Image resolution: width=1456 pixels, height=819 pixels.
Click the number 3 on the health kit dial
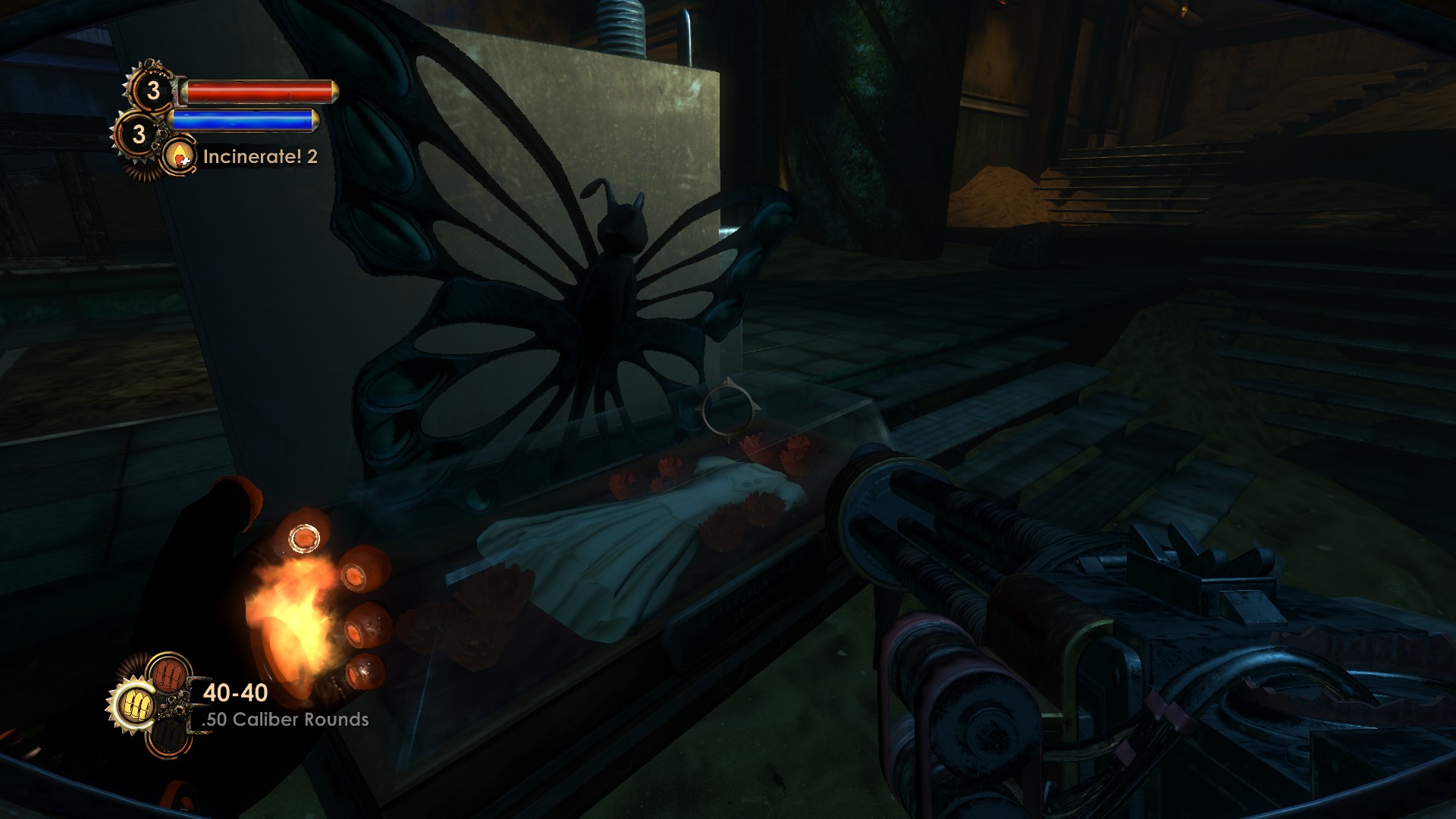tap(154, 92)
